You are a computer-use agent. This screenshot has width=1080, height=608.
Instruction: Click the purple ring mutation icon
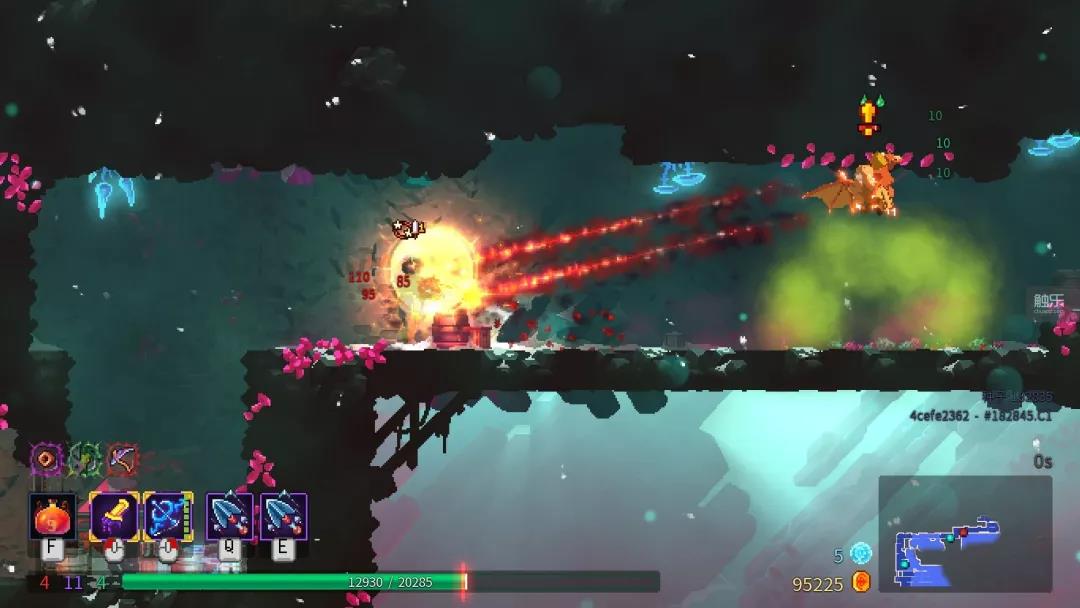[46, 459]
